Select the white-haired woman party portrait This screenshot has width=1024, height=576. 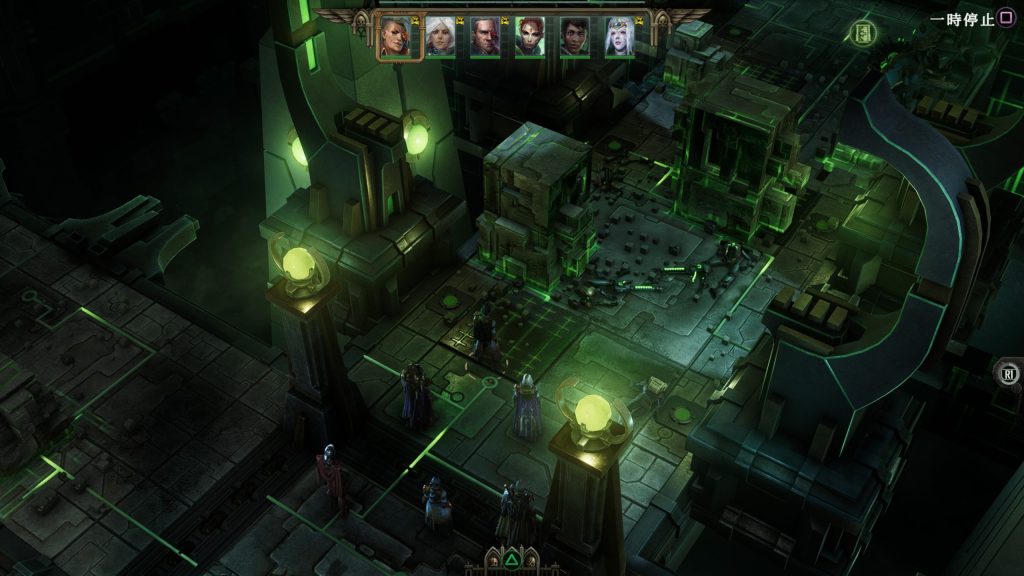tap(440, 37)
